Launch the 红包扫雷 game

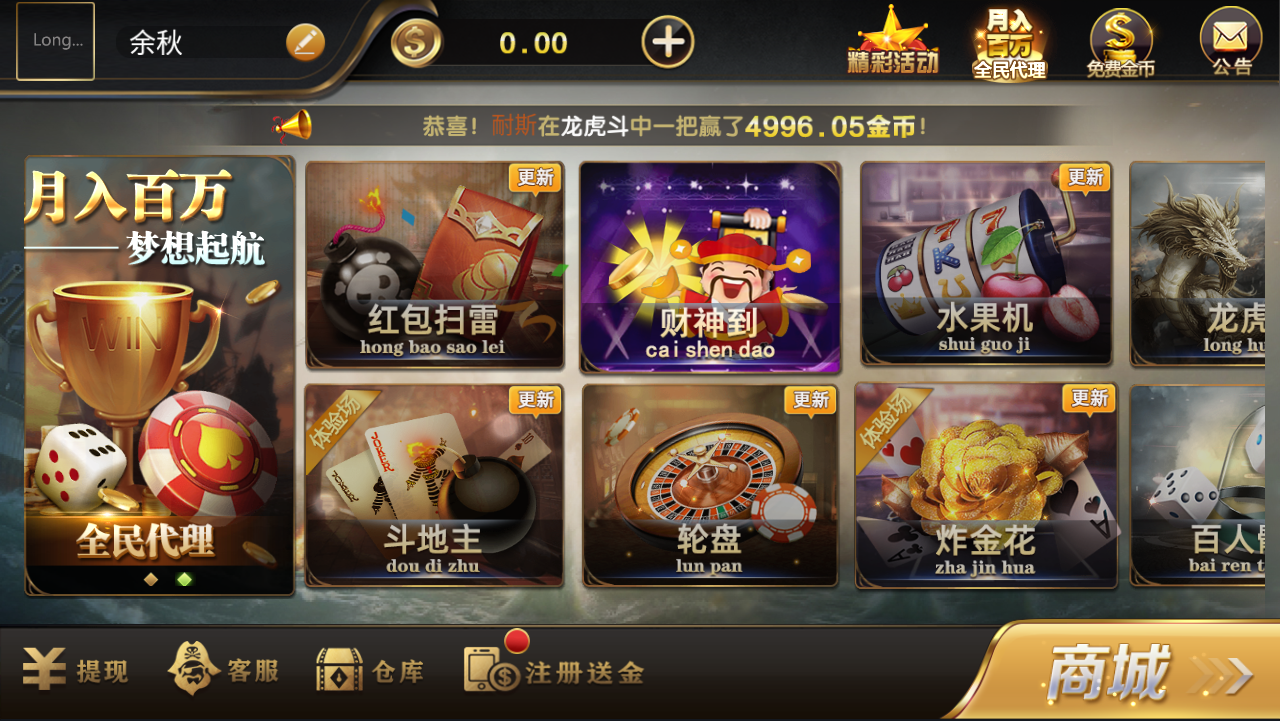click(x=435, y=265)
